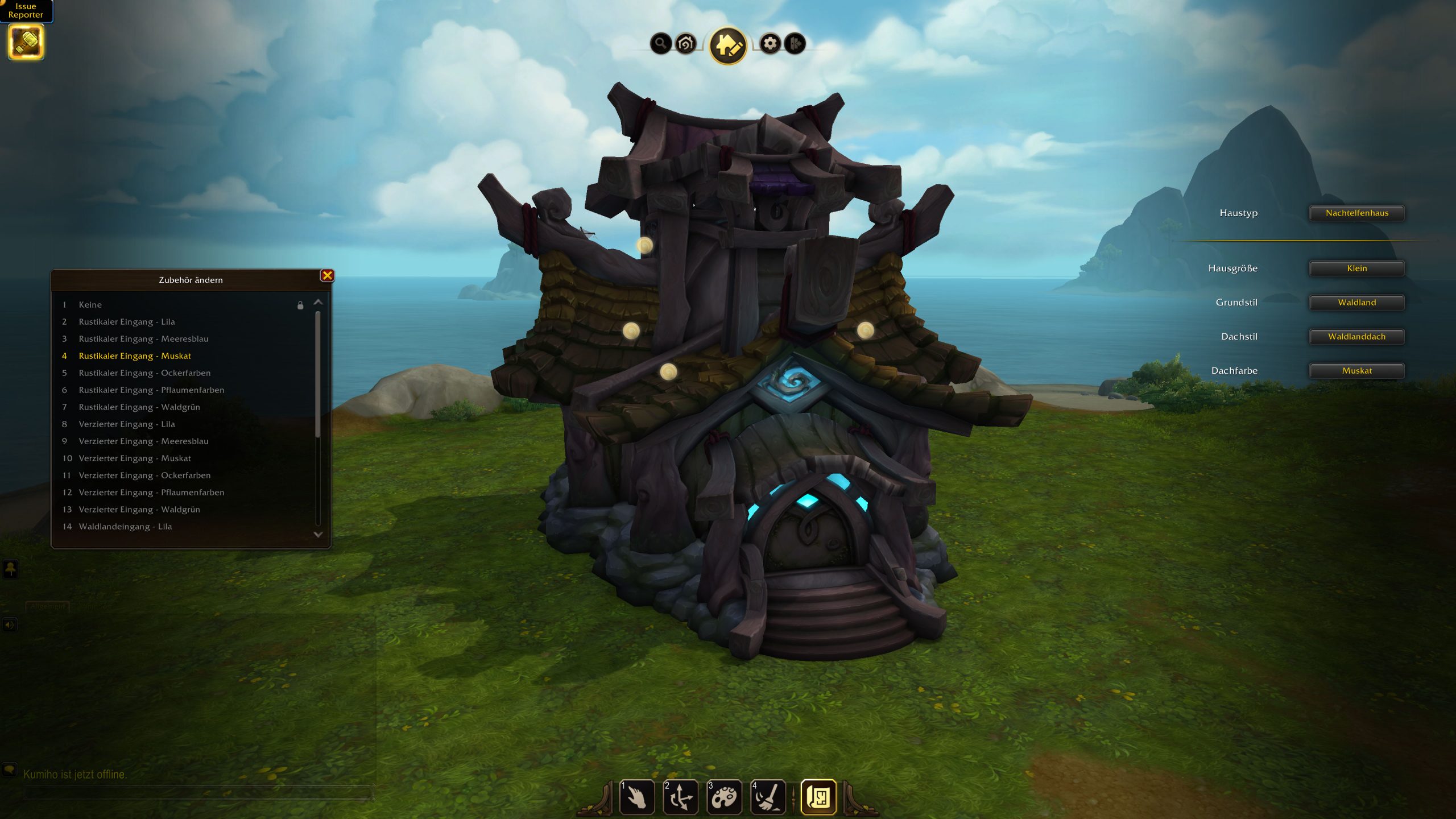The width and height of the screenshot is (1456, 819).
Task: Close the Zubehör ändern panel
Action: (327, 276)
